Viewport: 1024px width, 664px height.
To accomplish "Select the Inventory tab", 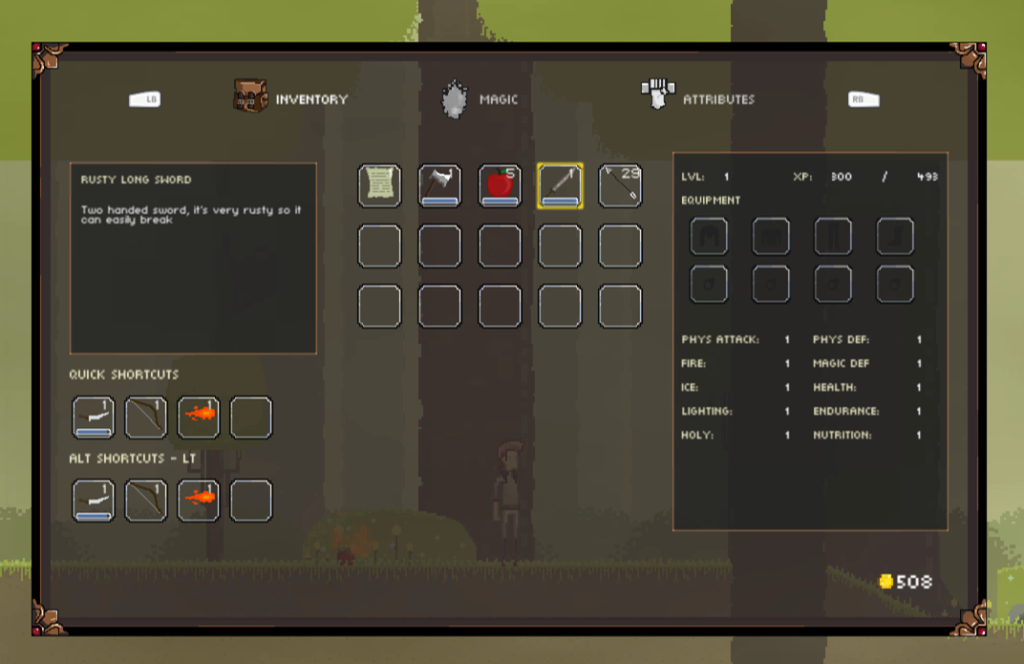I will (292, 99).
